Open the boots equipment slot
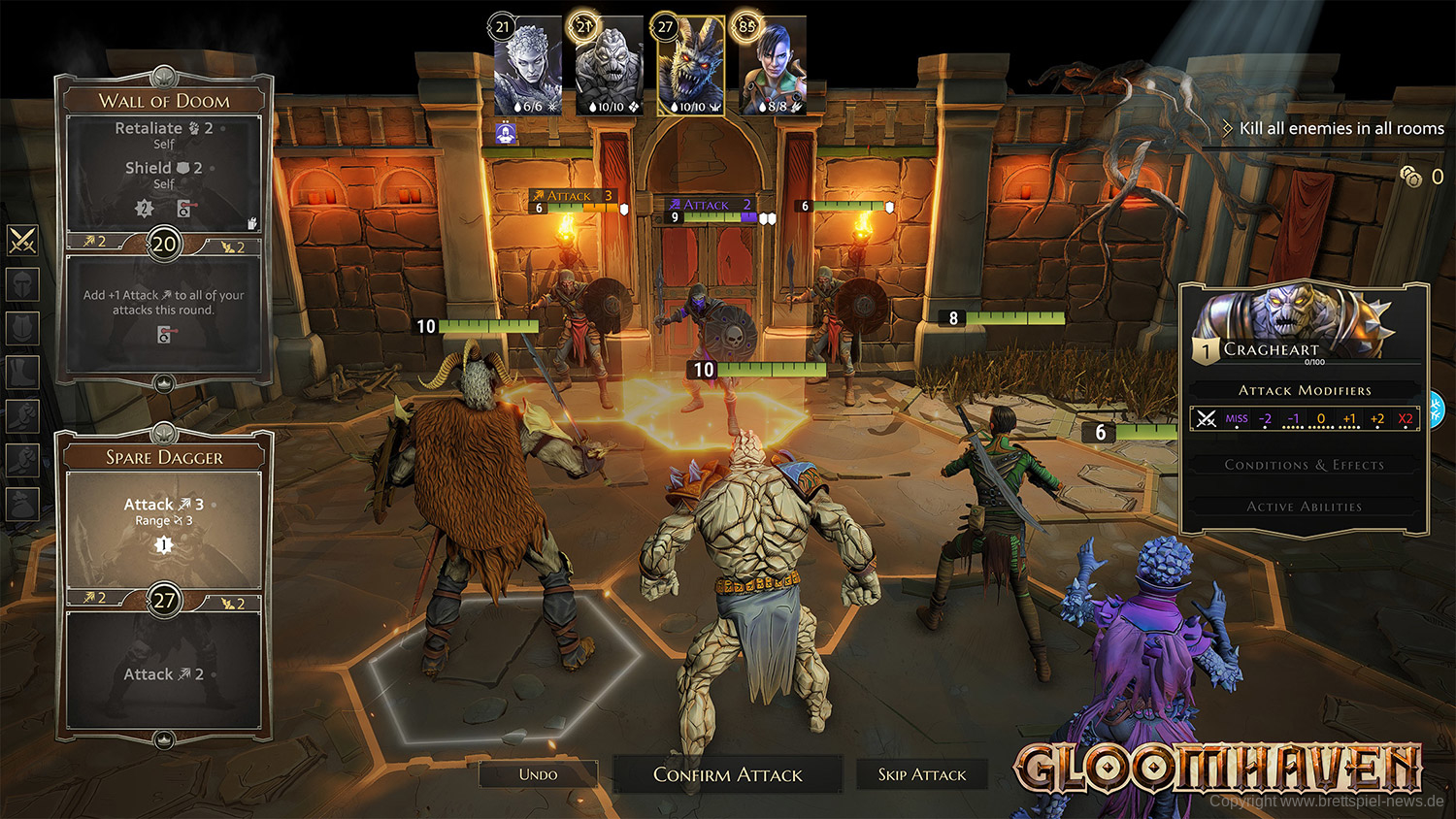The height and width of the screenshot is (819, 1456). click(22, 372)
